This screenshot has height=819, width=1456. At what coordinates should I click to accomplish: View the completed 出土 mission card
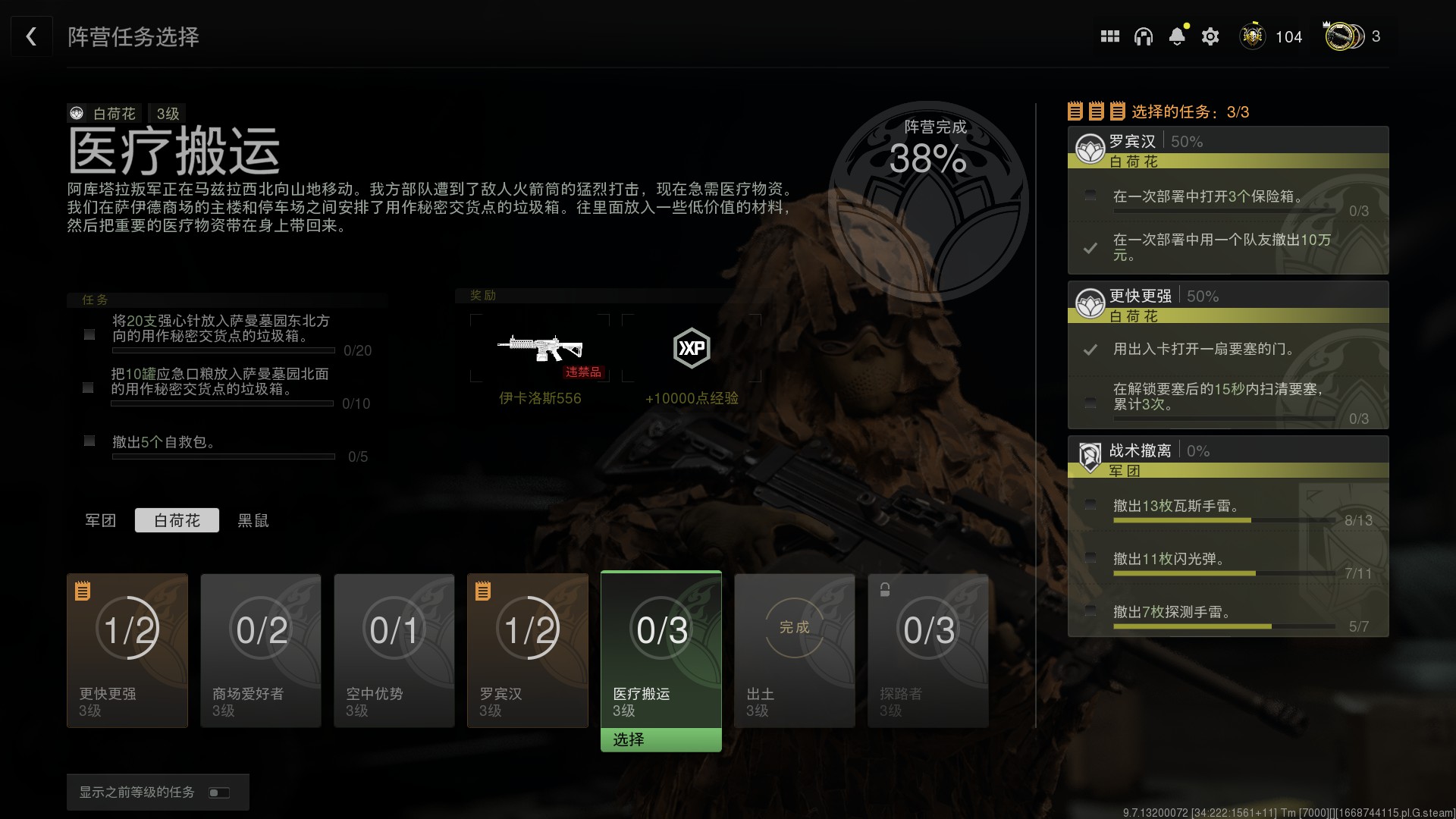point(795,650)
